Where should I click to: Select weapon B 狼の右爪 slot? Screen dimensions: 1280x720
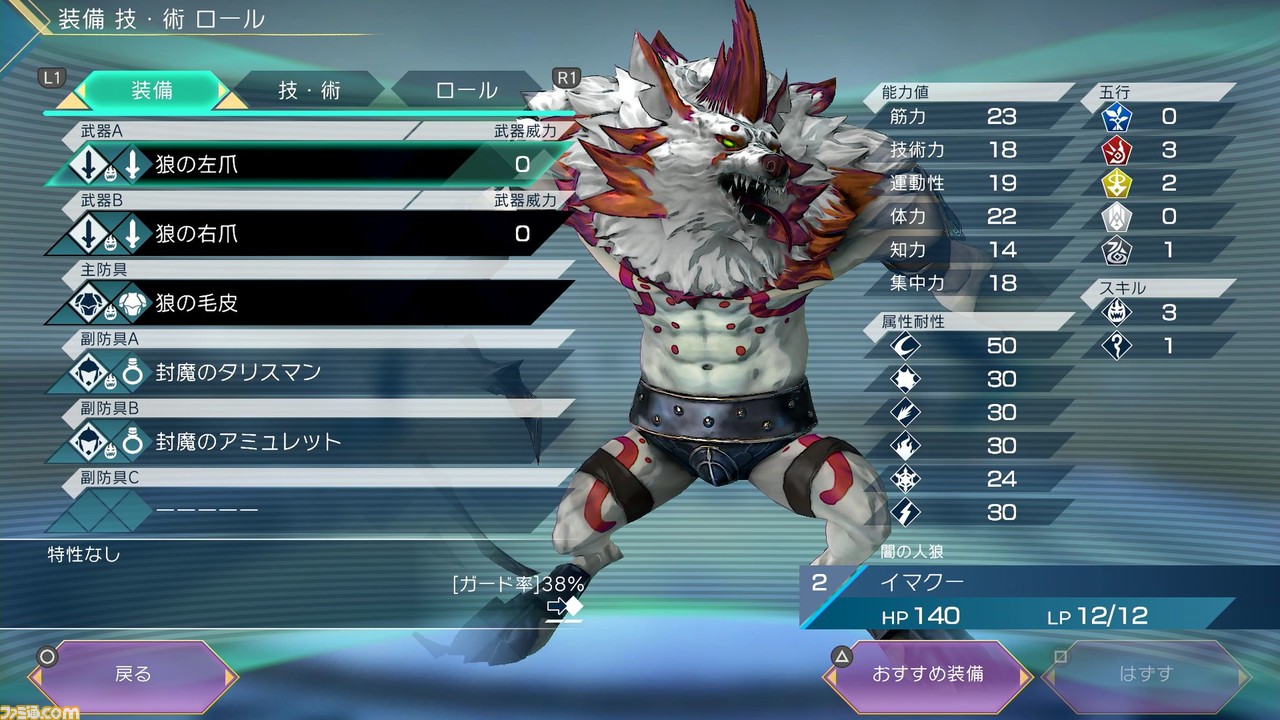[x=310, y=234]
